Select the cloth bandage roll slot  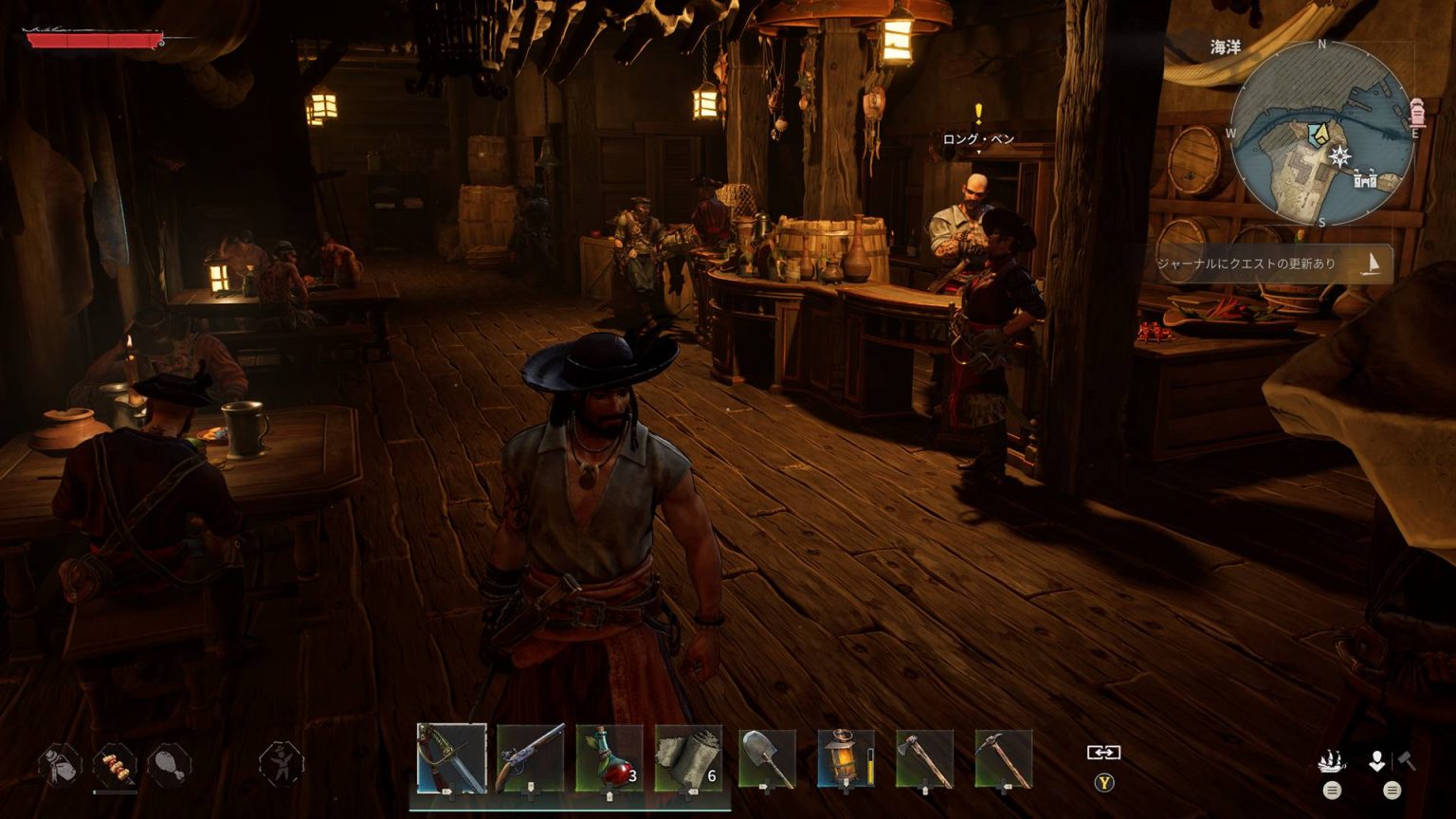coord(688,757)
